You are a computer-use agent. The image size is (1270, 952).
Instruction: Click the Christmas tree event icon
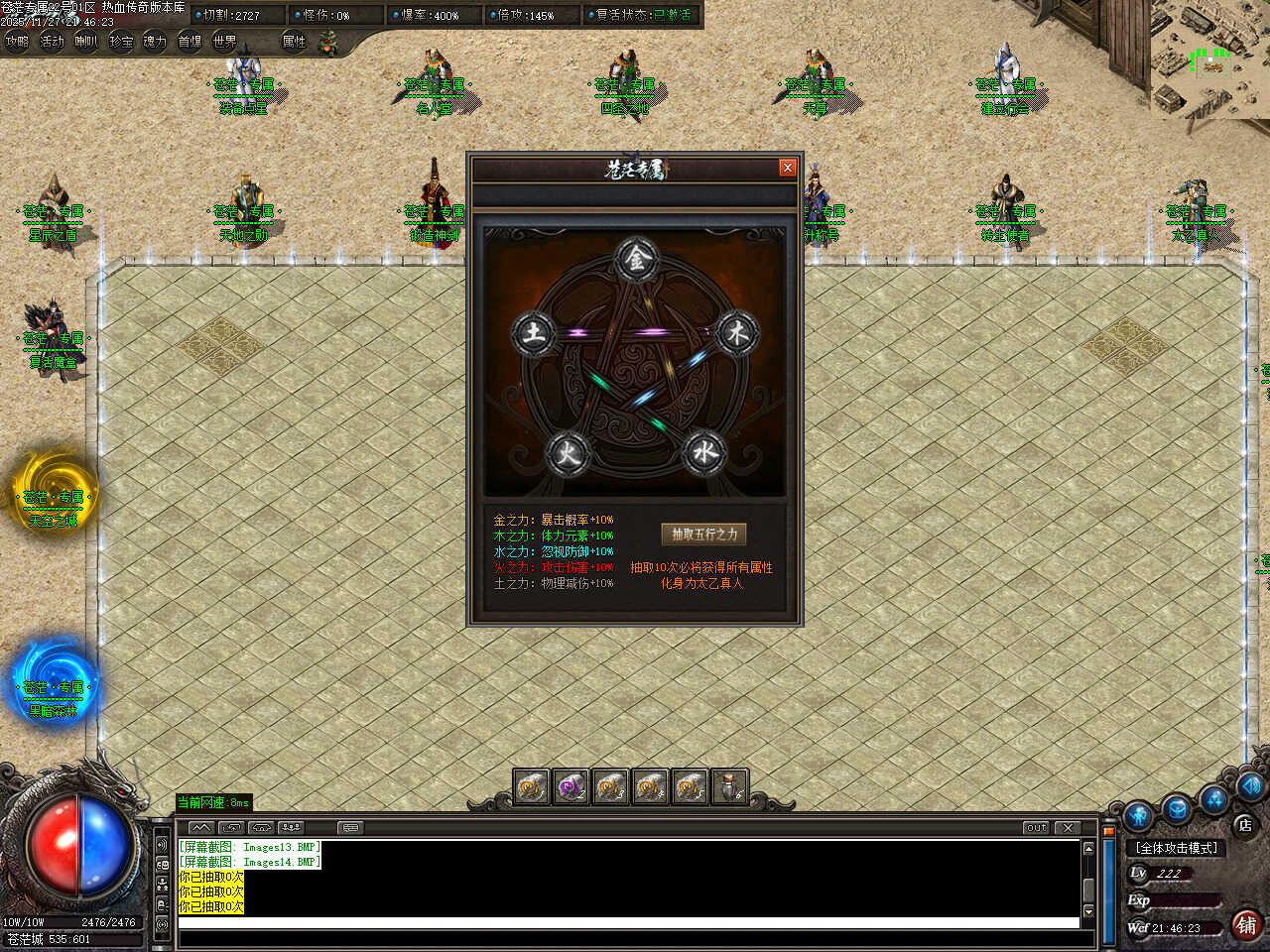coord(328,42)
